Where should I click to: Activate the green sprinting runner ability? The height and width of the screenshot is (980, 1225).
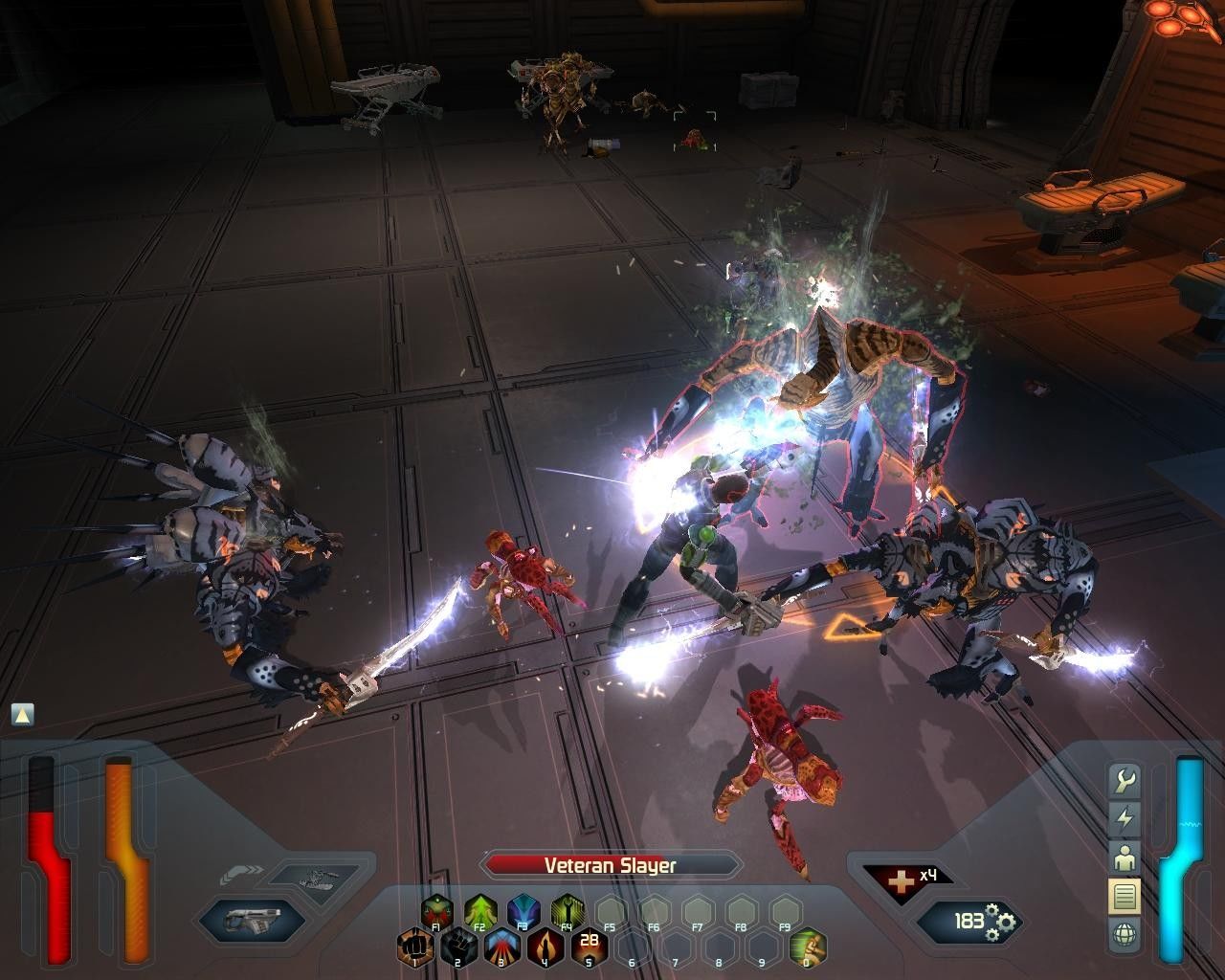click(x=808, y=947)
